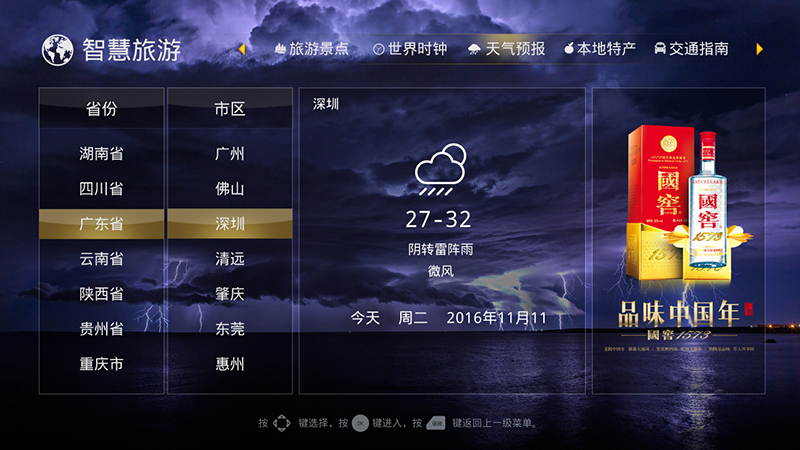Select 四川省 province

pyautogui.click(x=101, y=189)
